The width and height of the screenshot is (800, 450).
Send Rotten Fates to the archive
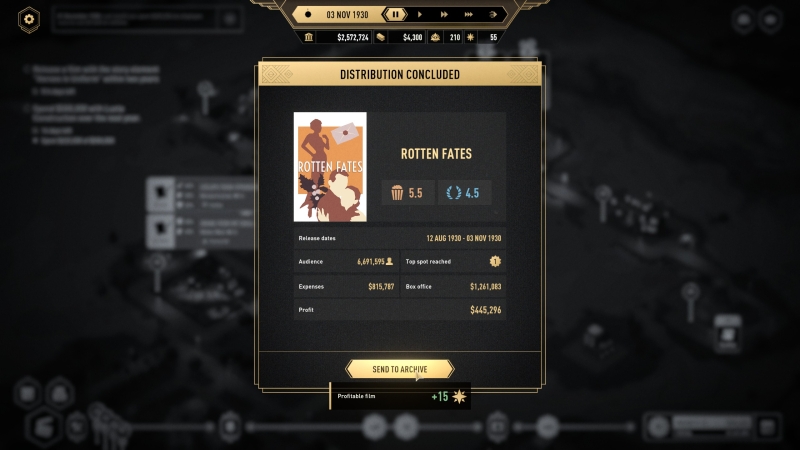click(x=400, y=369)
